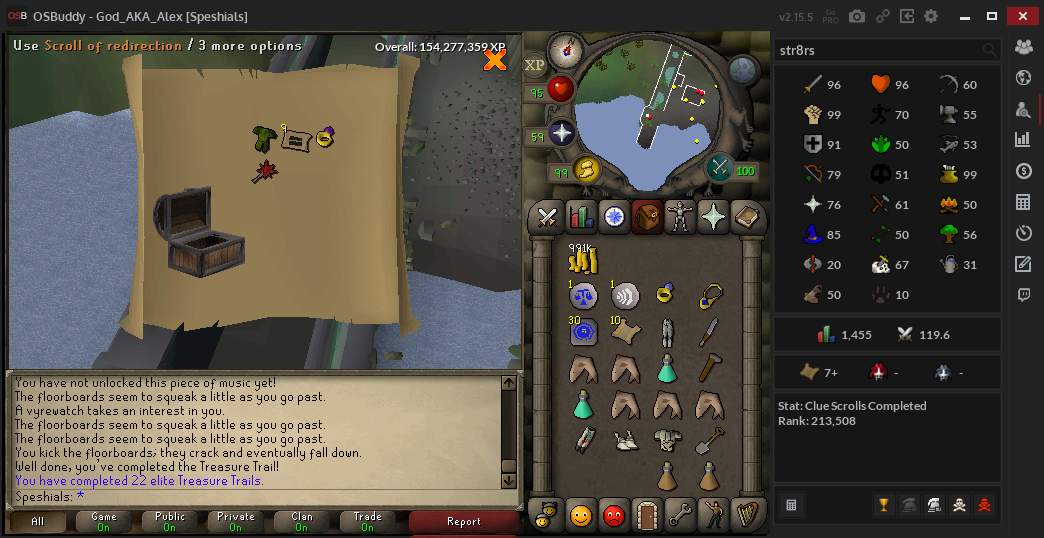
Task: Show the Worn Equipment tab
Action: 679,216
